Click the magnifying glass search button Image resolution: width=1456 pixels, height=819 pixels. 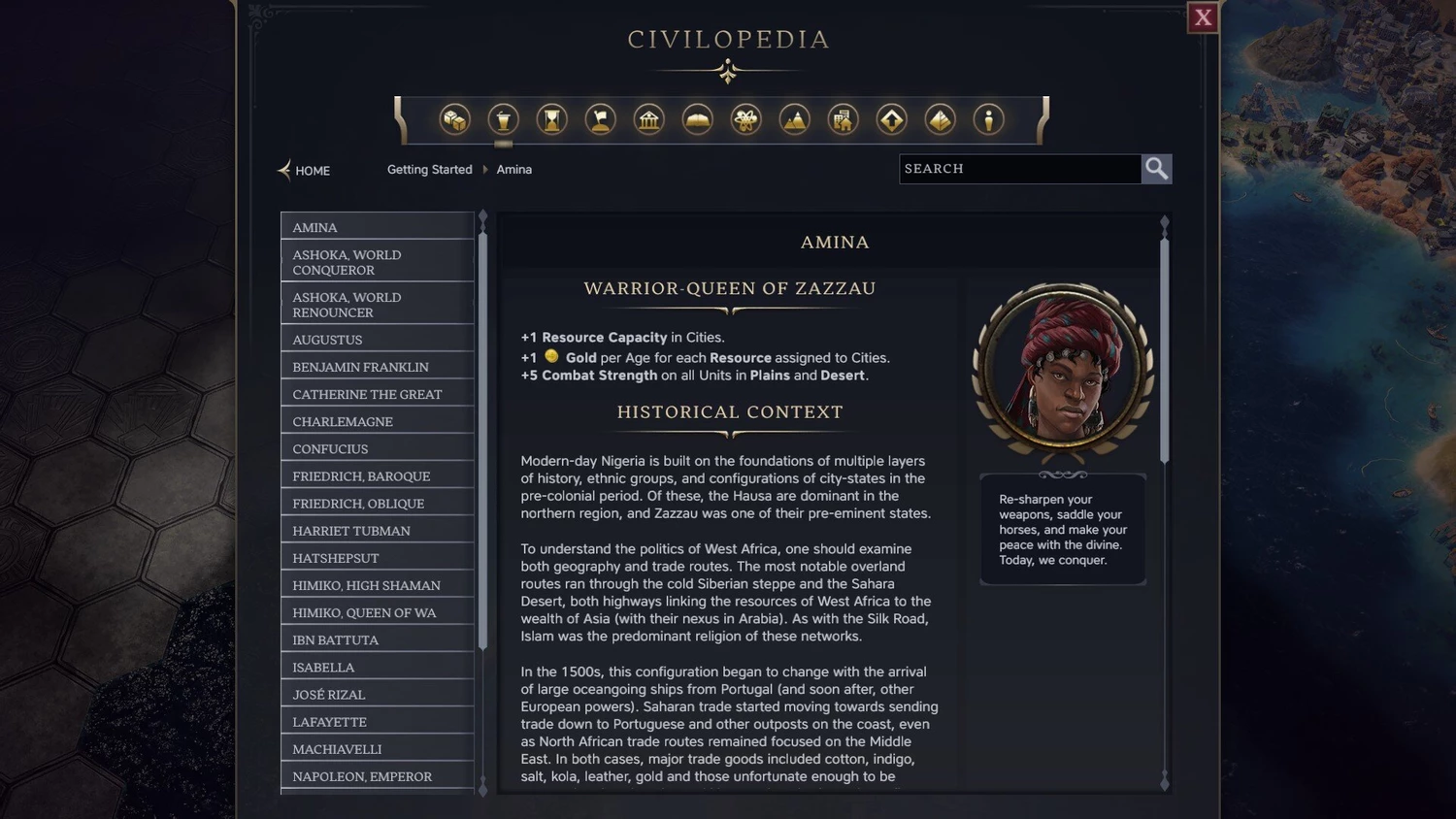(x=1156, y=169)
